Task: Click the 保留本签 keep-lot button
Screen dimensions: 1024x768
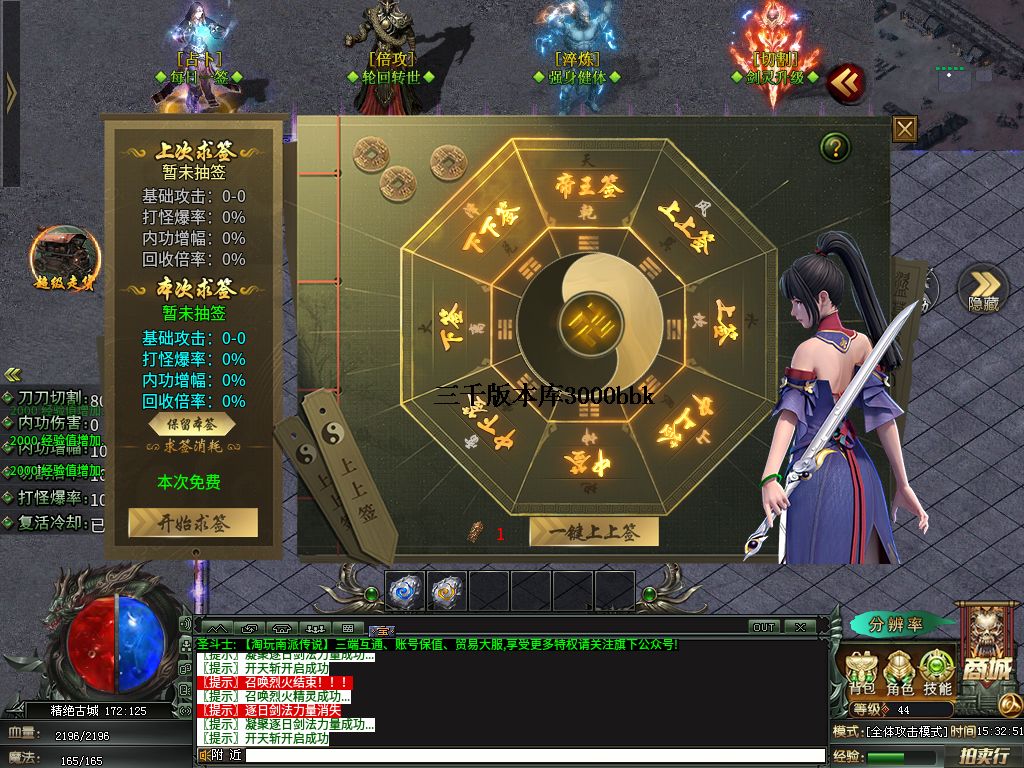Action: 193,424
